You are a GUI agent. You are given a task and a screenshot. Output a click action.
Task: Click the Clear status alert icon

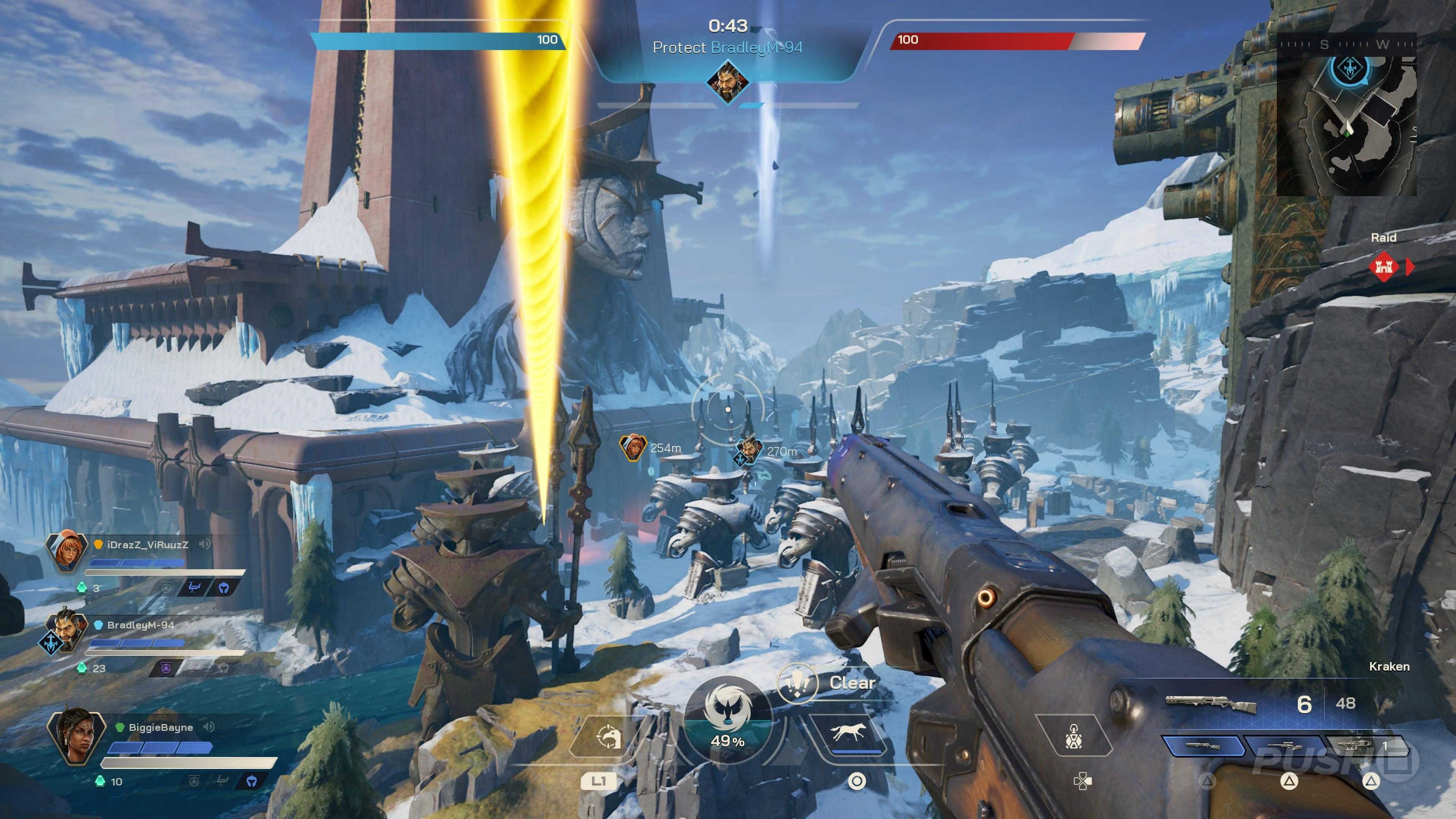[797, 682]
